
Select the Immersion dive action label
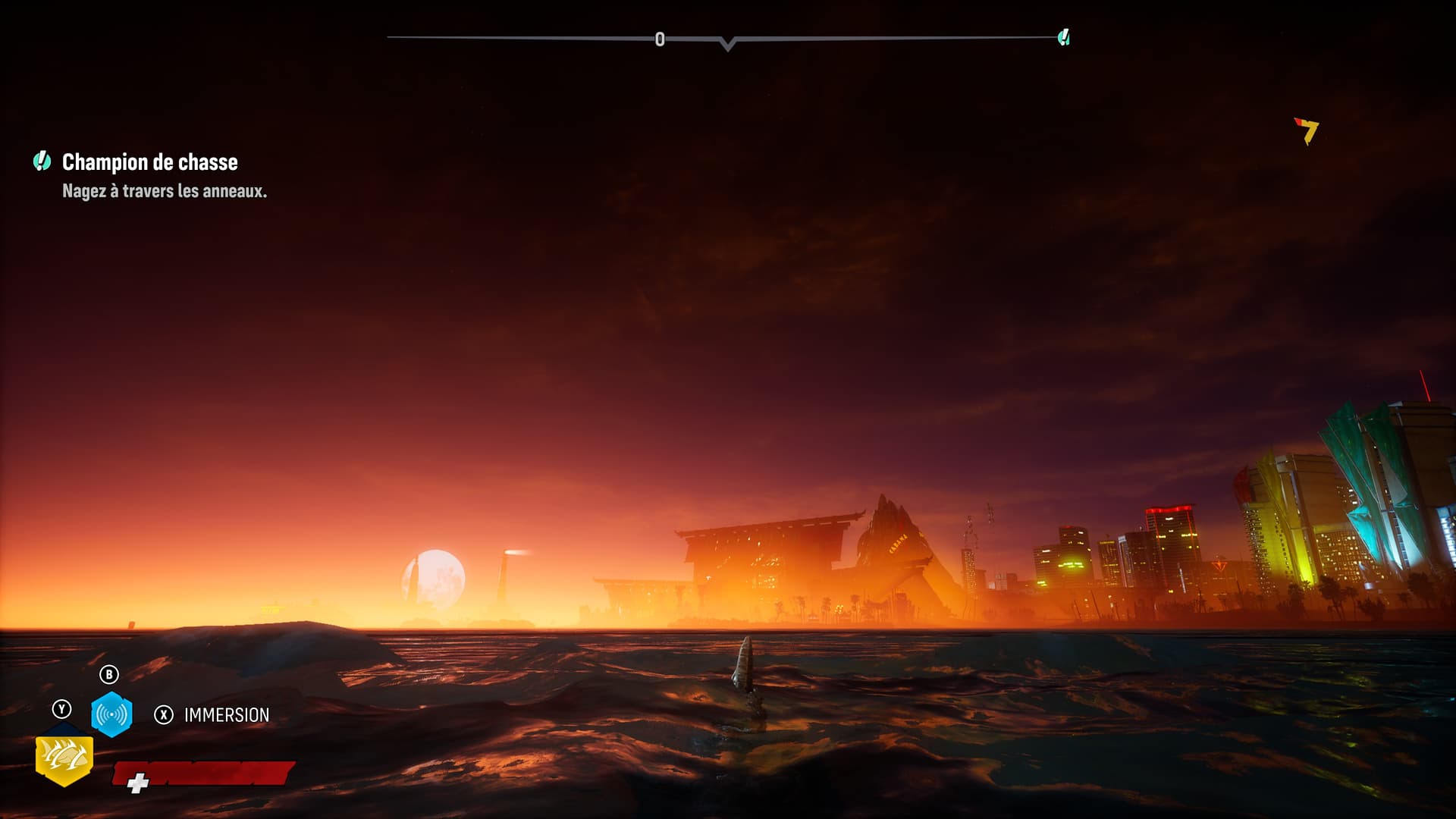point(226,715)
